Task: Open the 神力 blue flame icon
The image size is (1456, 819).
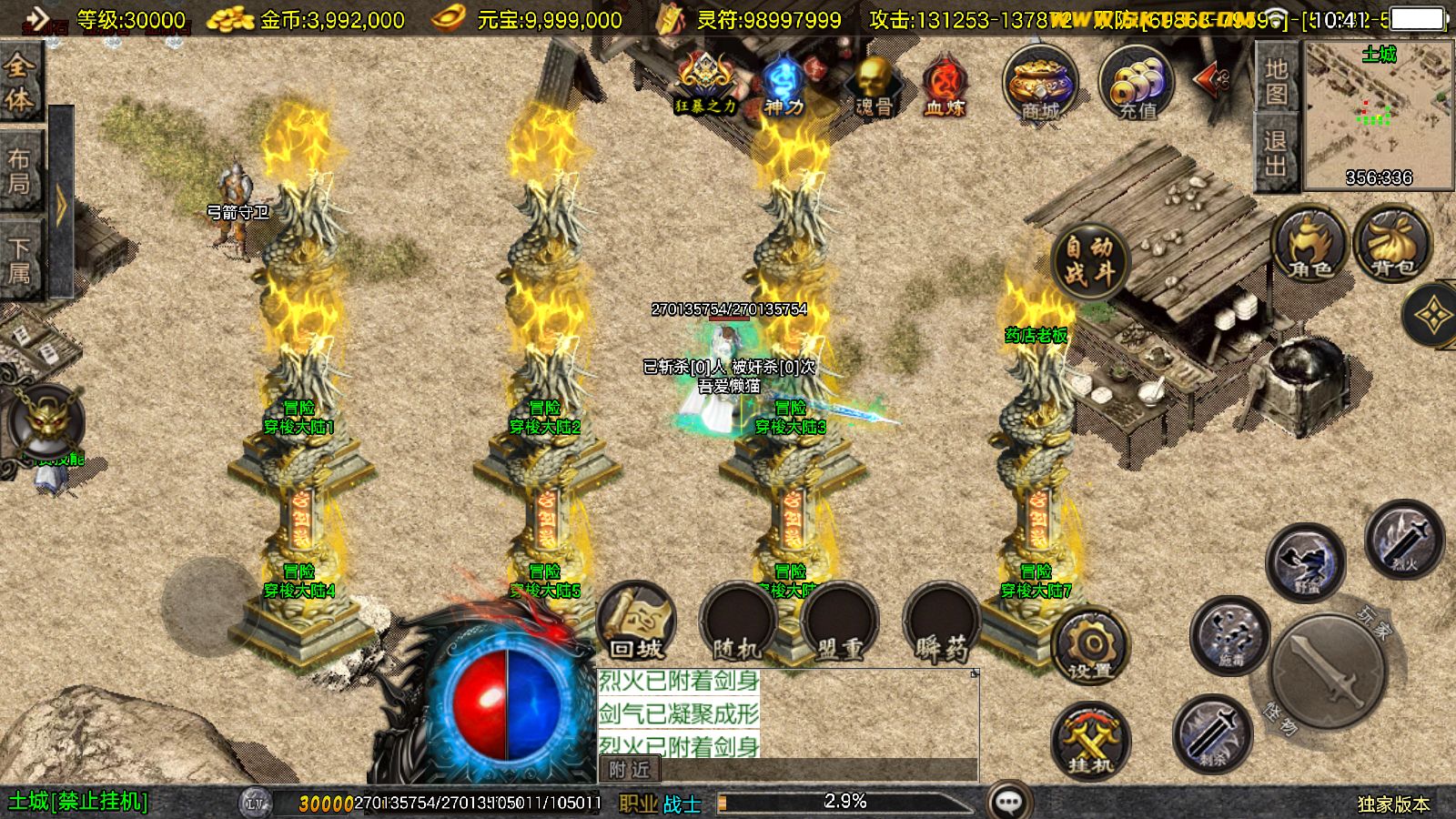Action: 783,86
